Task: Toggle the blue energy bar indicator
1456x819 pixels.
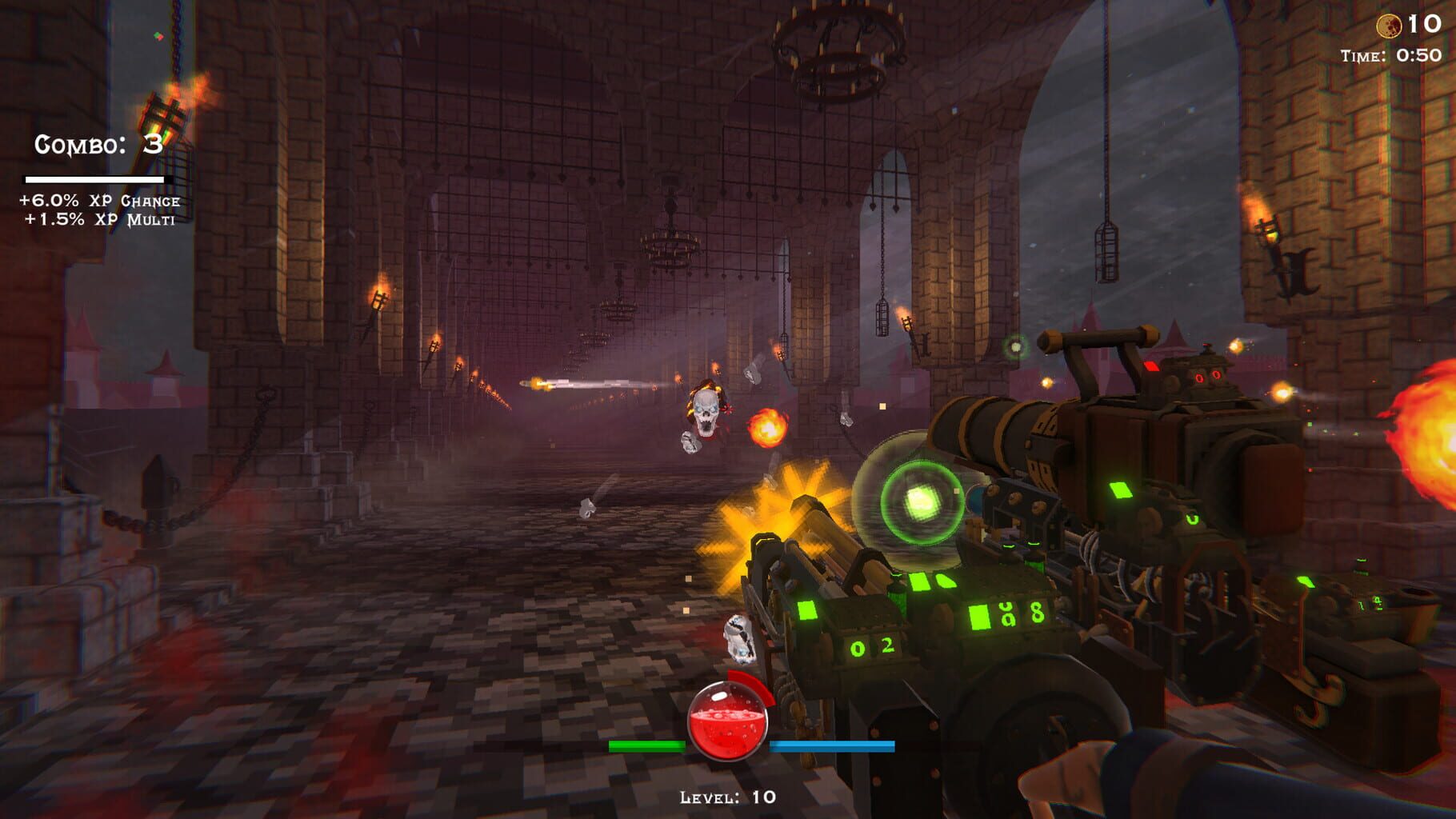Action: pyautogui.click(x=832, y=745)
